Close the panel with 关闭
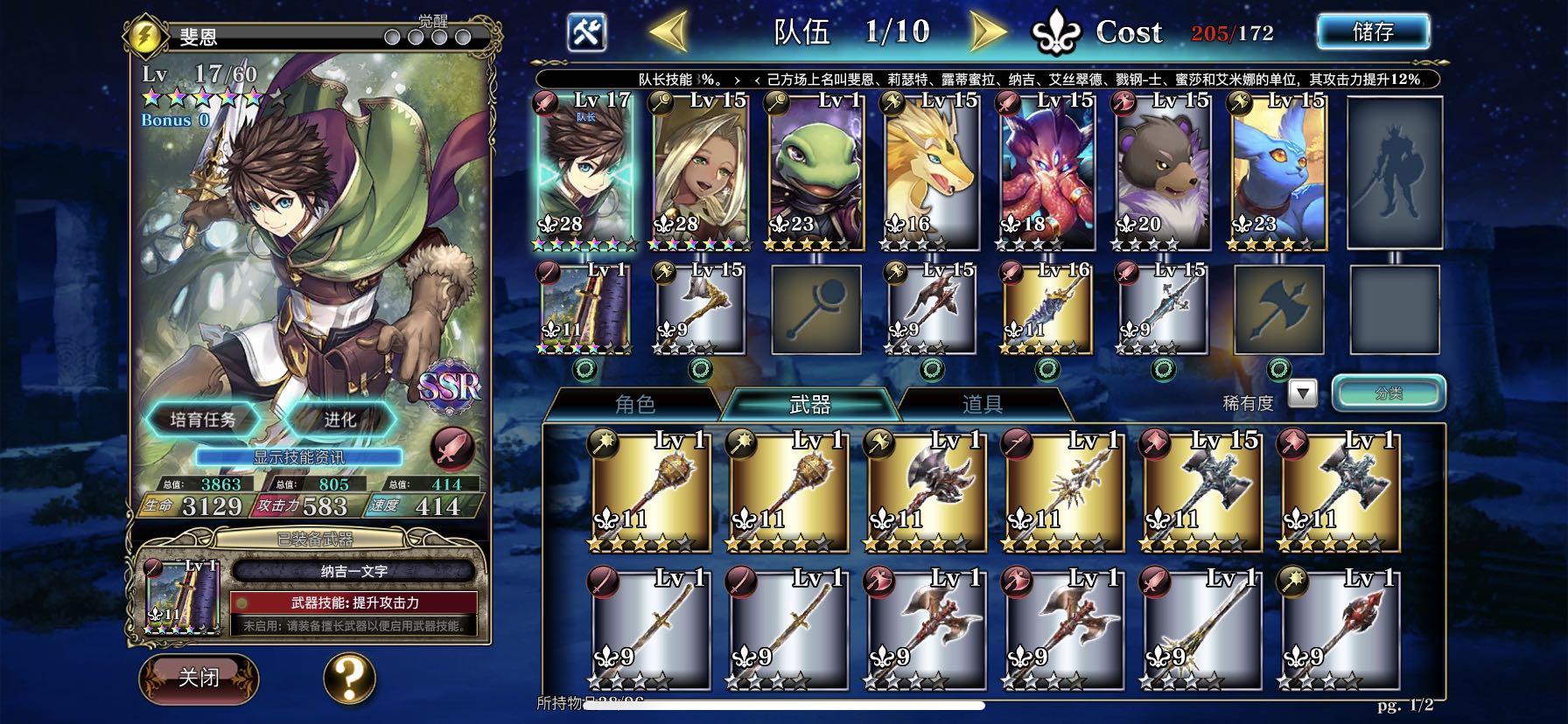Image resolution: width=1568 pixels, height=724 pixels. click(199, 678)
